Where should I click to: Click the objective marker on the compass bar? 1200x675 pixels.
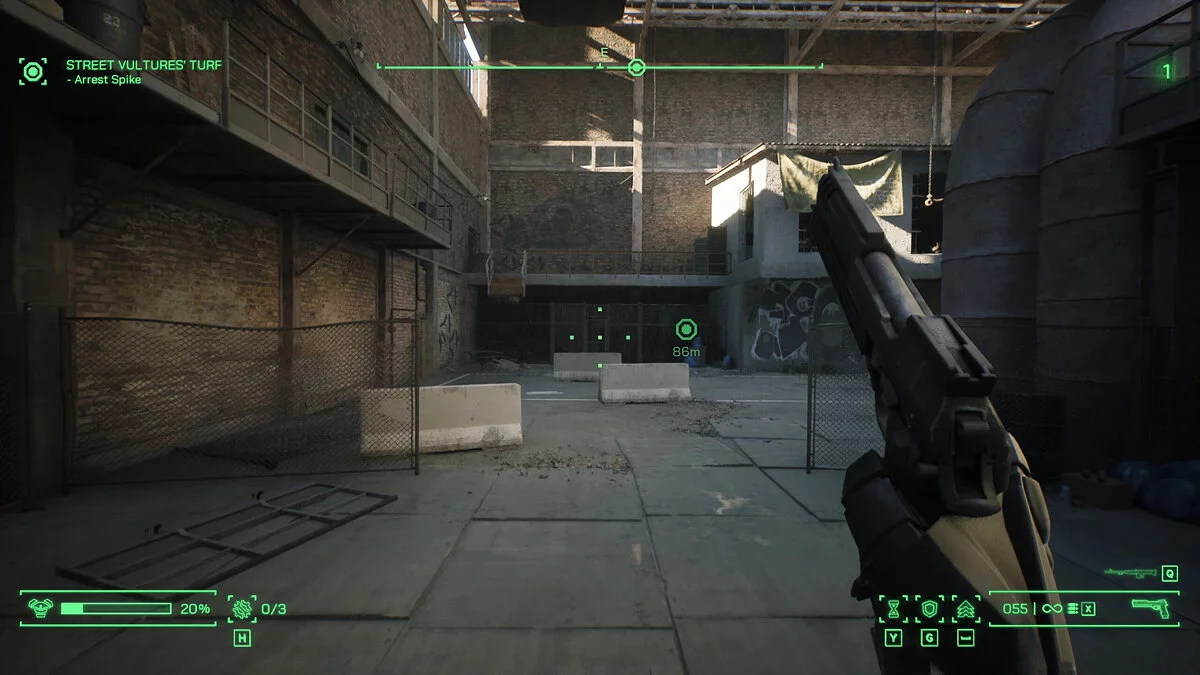click(636, 68)
